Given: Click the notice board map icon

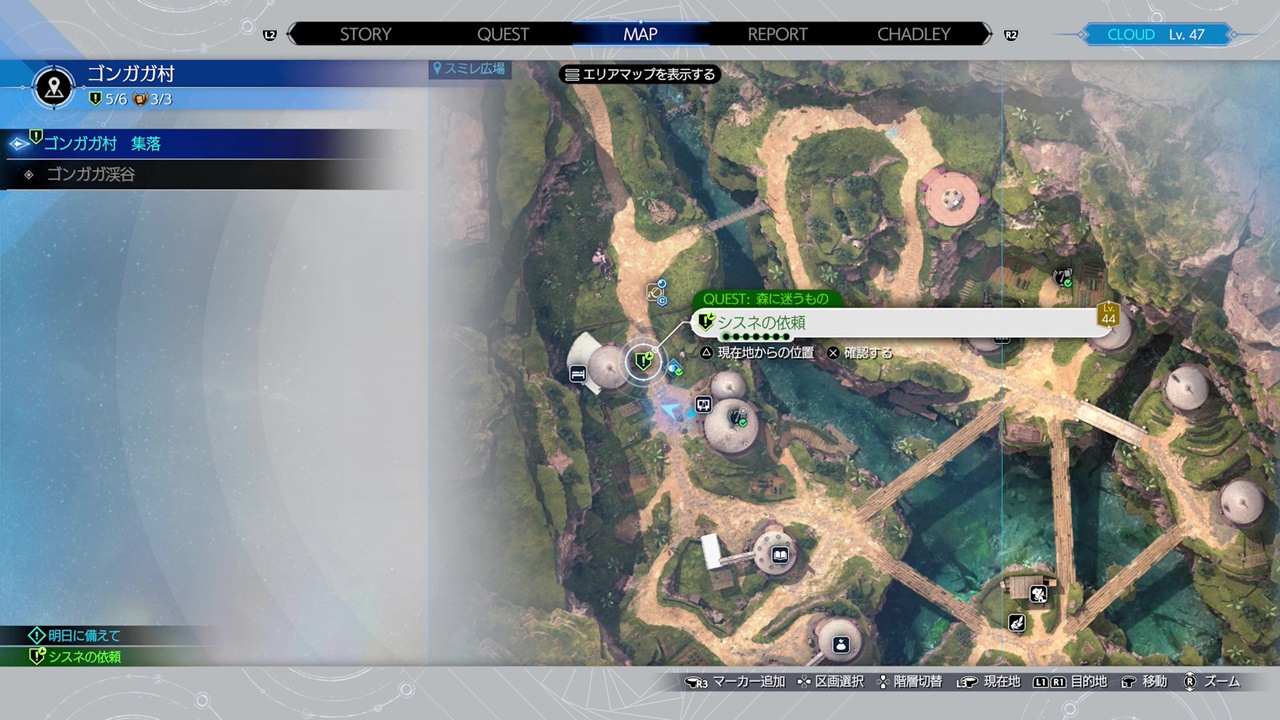Looking at the screenshot, I should [703, 405].
